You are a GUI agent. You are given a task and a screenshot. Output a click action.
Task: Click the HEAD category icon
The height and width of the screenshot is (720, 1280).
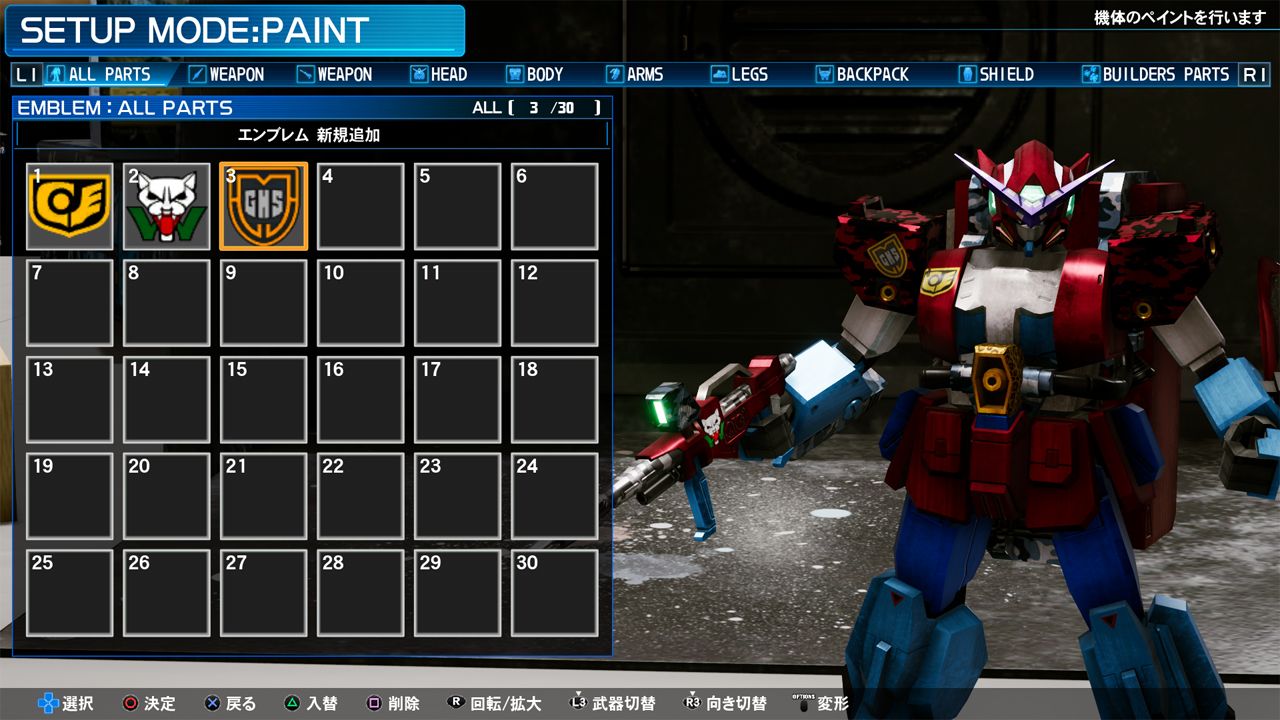(418, 73)
